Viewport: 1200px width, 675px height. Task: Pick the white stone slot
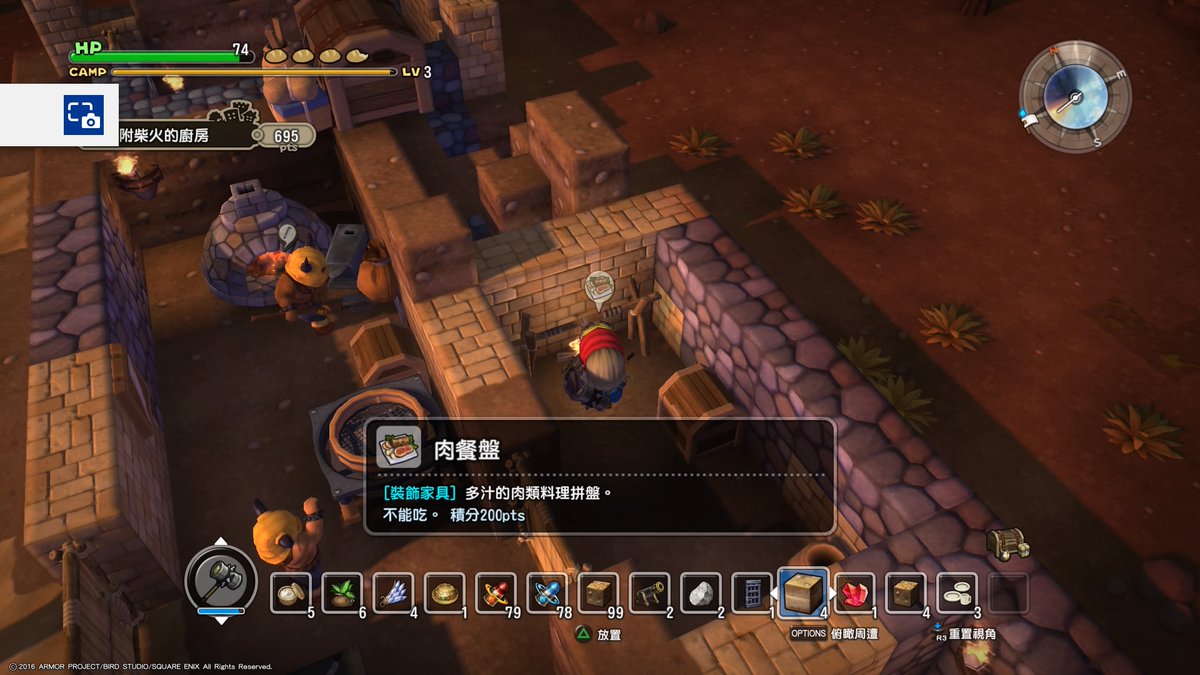(x=701, y=592)
